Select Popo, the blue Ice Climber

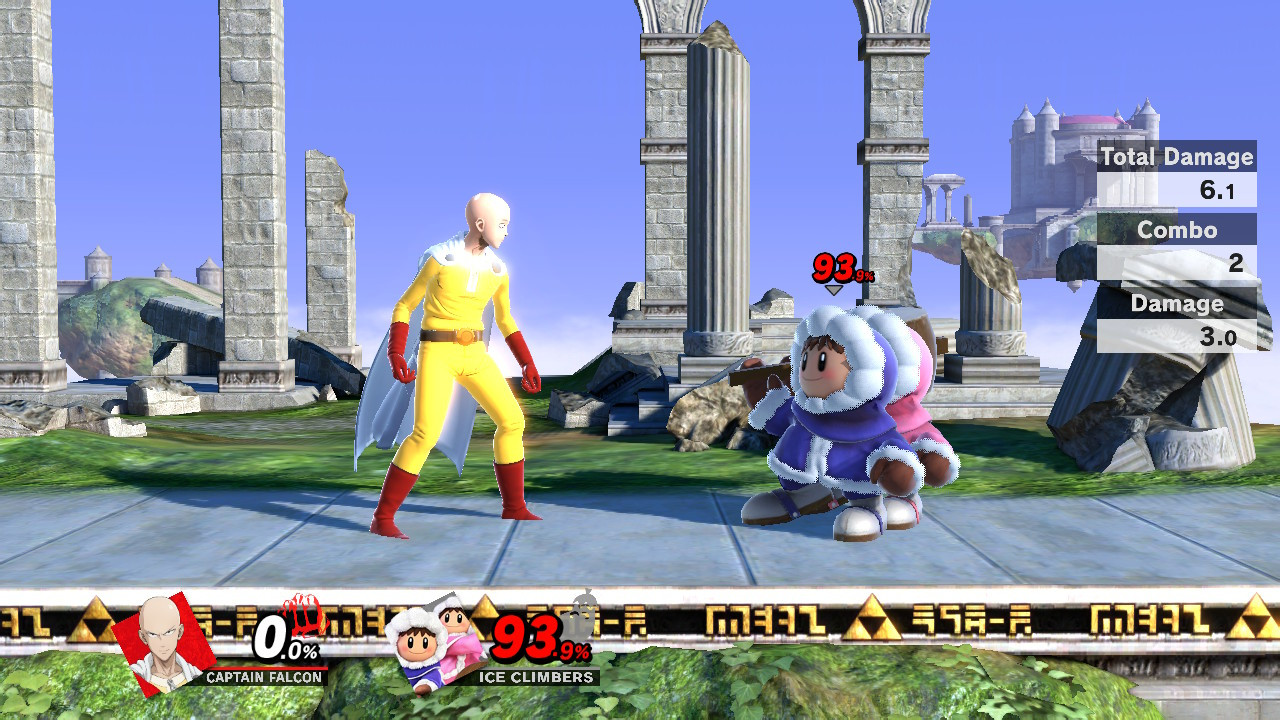(x=820, y=430)
